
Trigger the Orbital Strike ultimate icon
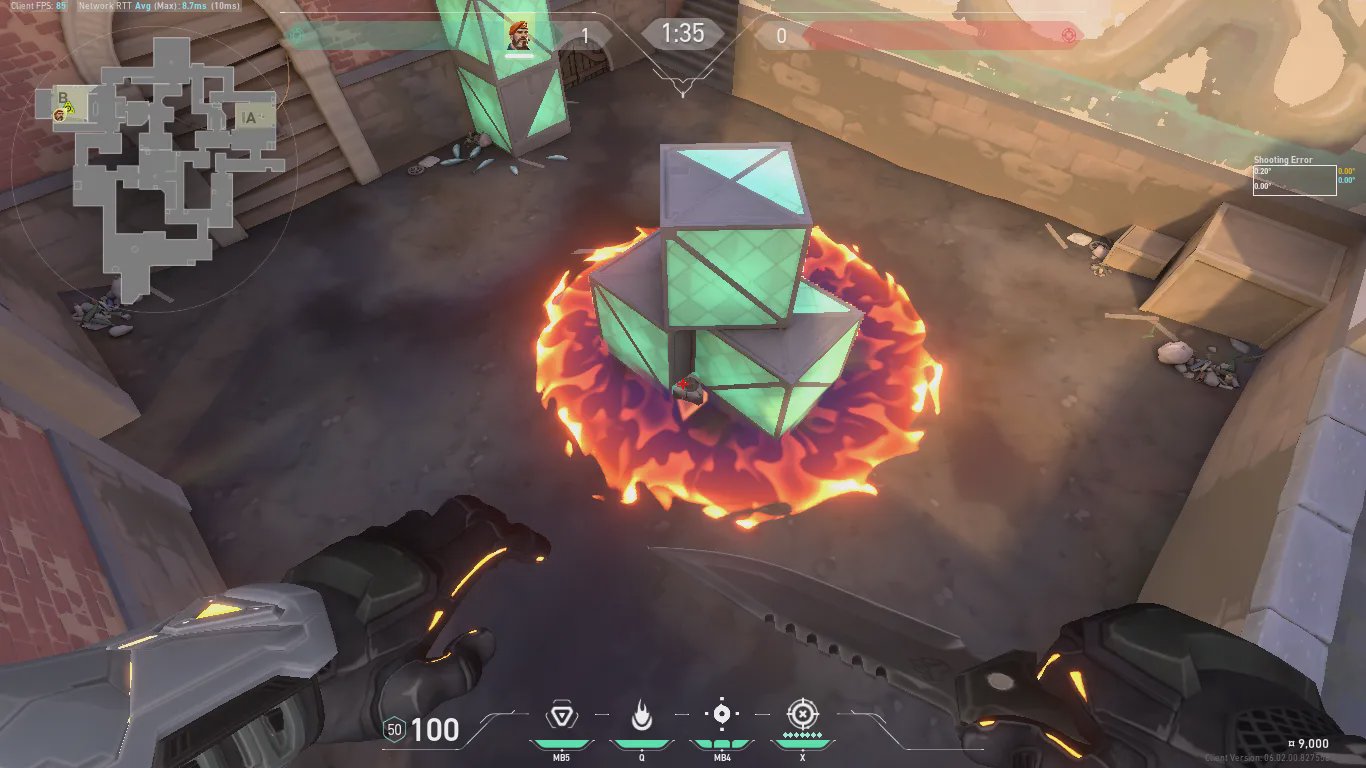tap(802, 714)
